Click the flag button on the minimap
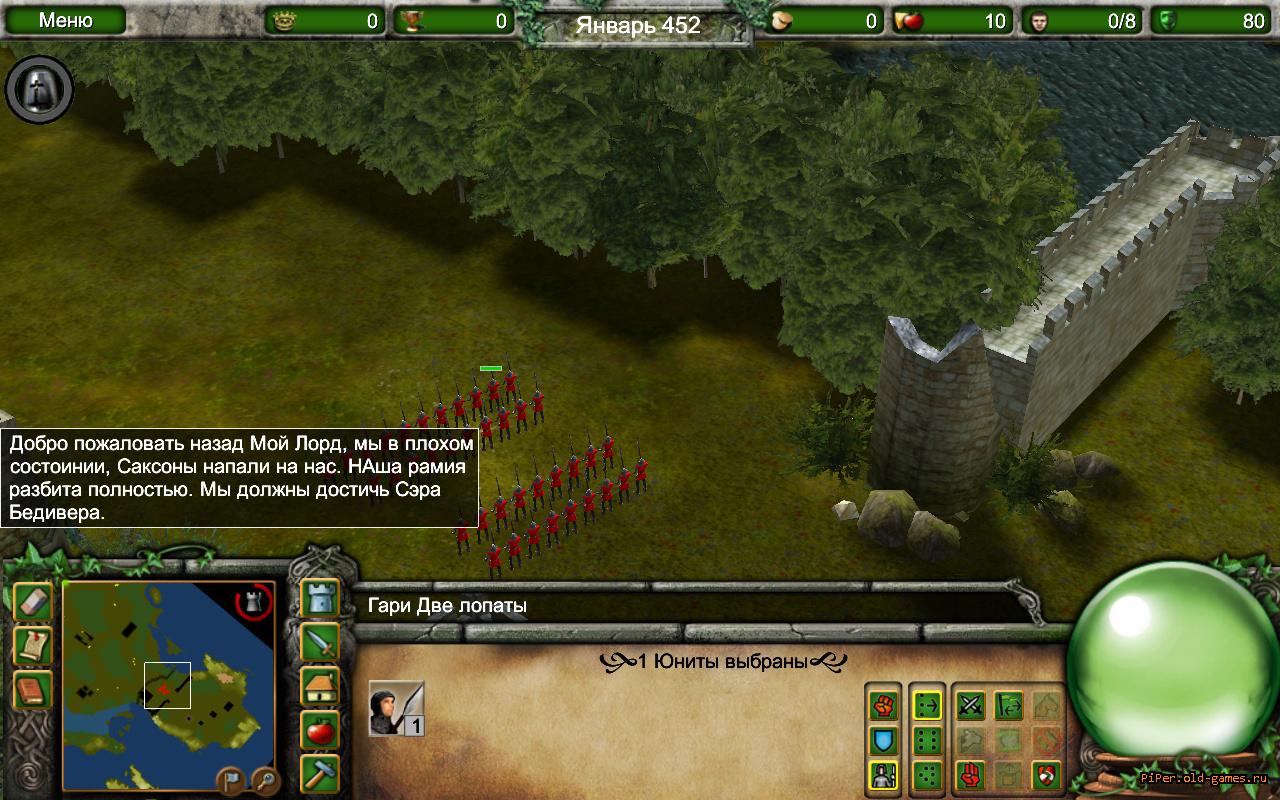The width and height of the screenshot is (1280, 800). [230, 777]
